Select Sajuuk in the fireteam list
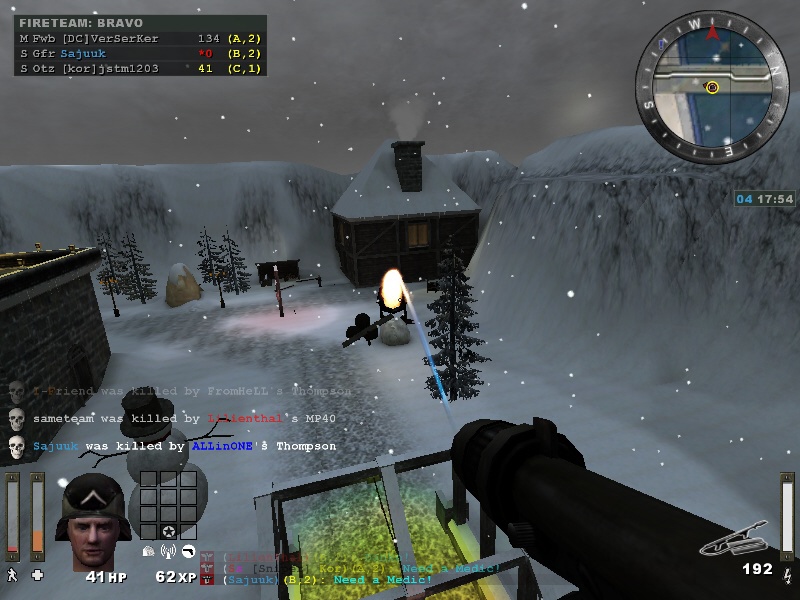Viewport: 800px width, 600px height. pyautogui.click(x=80, y=53)
